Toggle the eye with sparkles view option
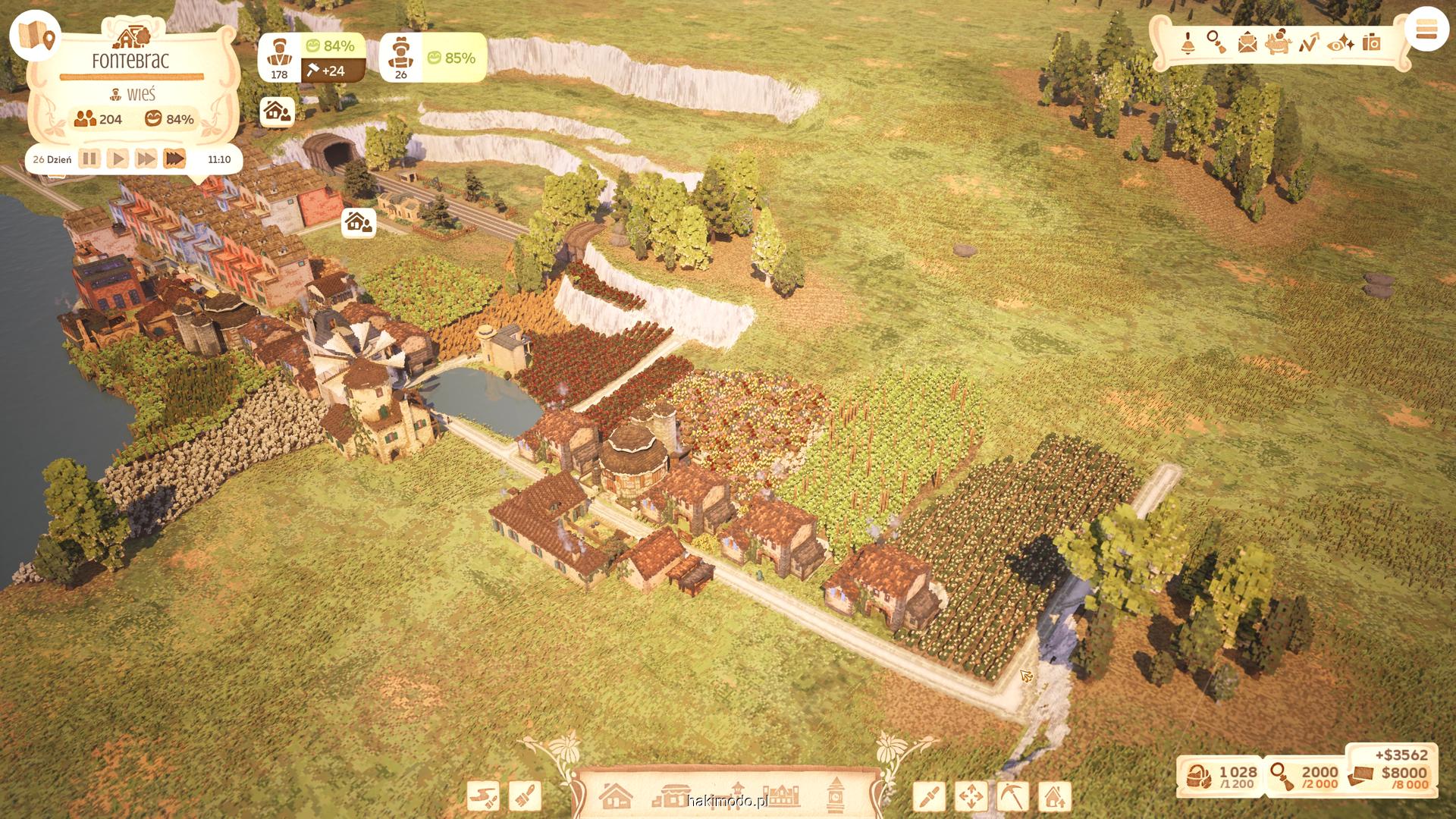This screenshot has height=819, width=1456. click(x=1341, y=43)
